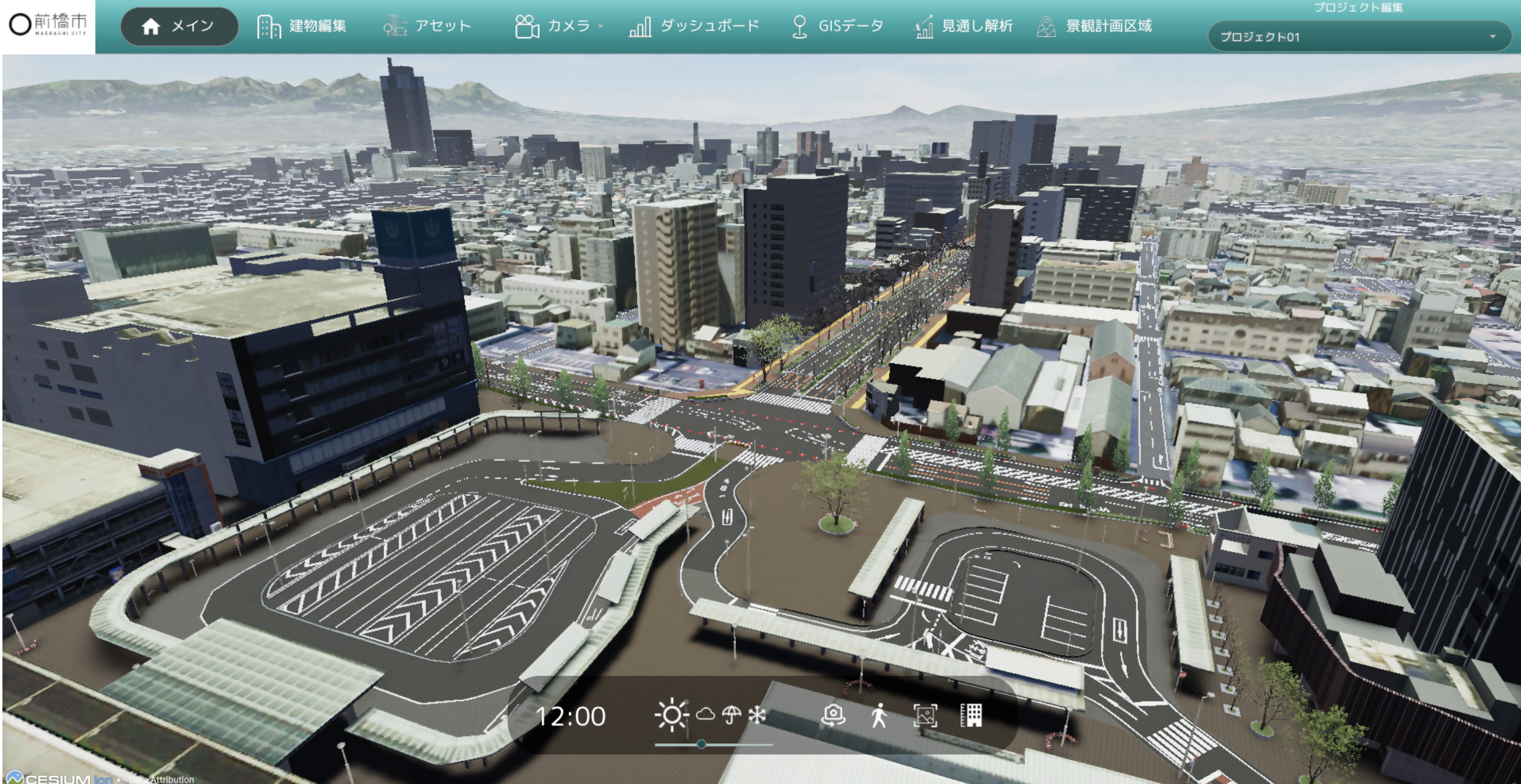Click the 12:00 time display
Viewport: 1521px width, 784px height.
[571, 716]
